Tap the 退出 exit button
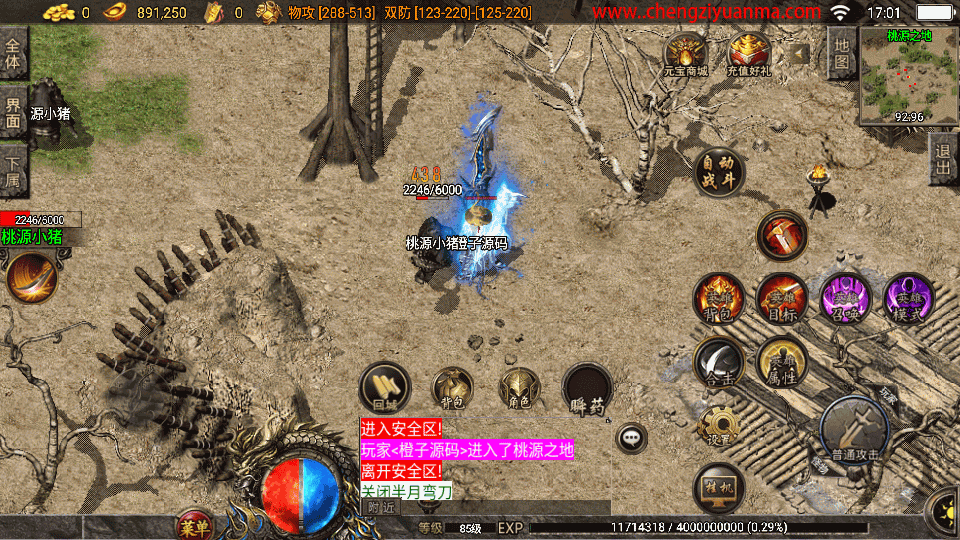The height and width of the screenshot is (540, 960). [942, 160]
